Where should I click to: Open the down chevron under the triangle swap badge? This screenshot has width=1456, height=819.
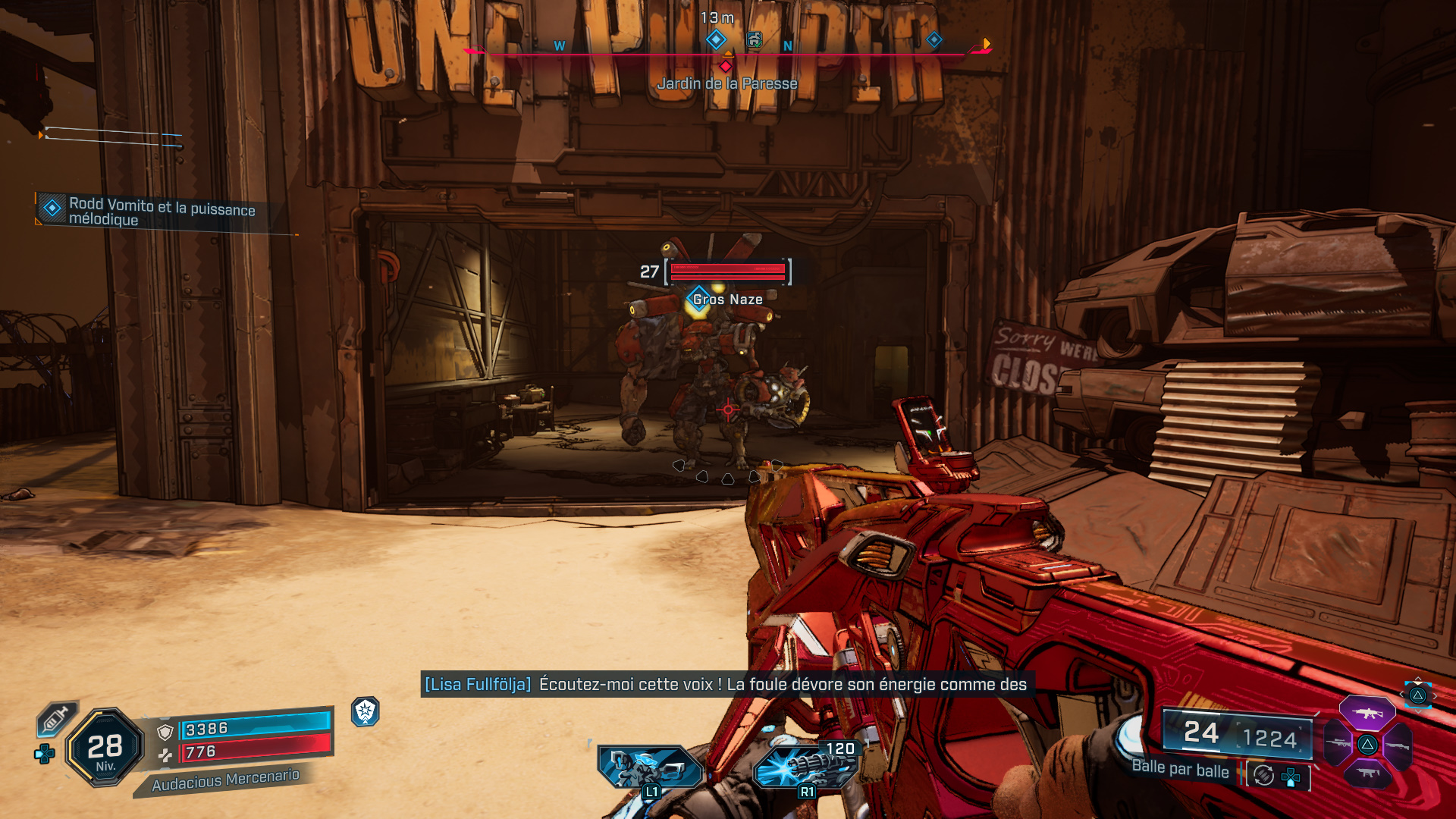coord(1418,712)
